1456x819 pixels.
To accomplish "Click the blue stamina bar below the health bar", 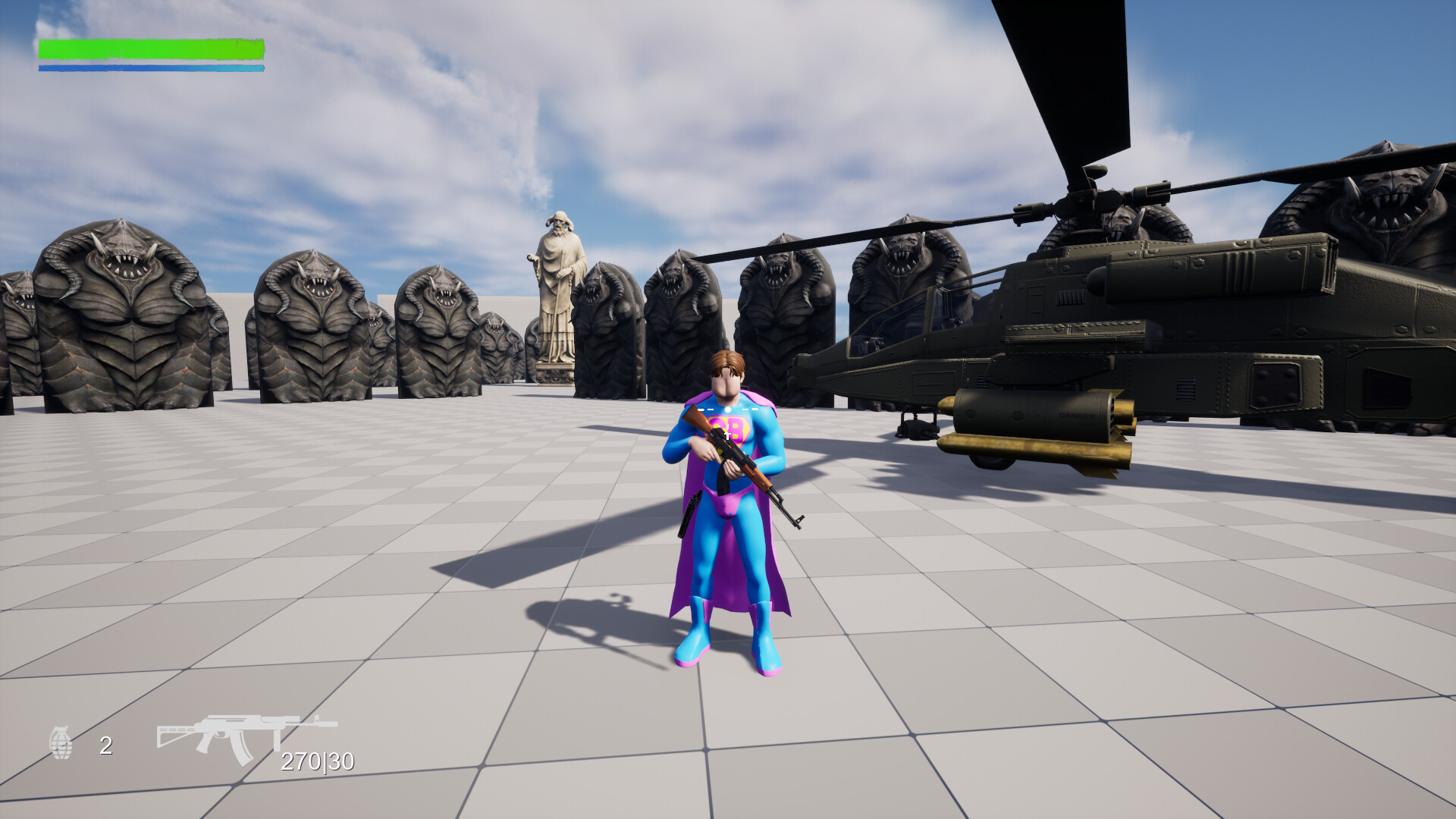I will pyautogui.click(x=150, y=67).
